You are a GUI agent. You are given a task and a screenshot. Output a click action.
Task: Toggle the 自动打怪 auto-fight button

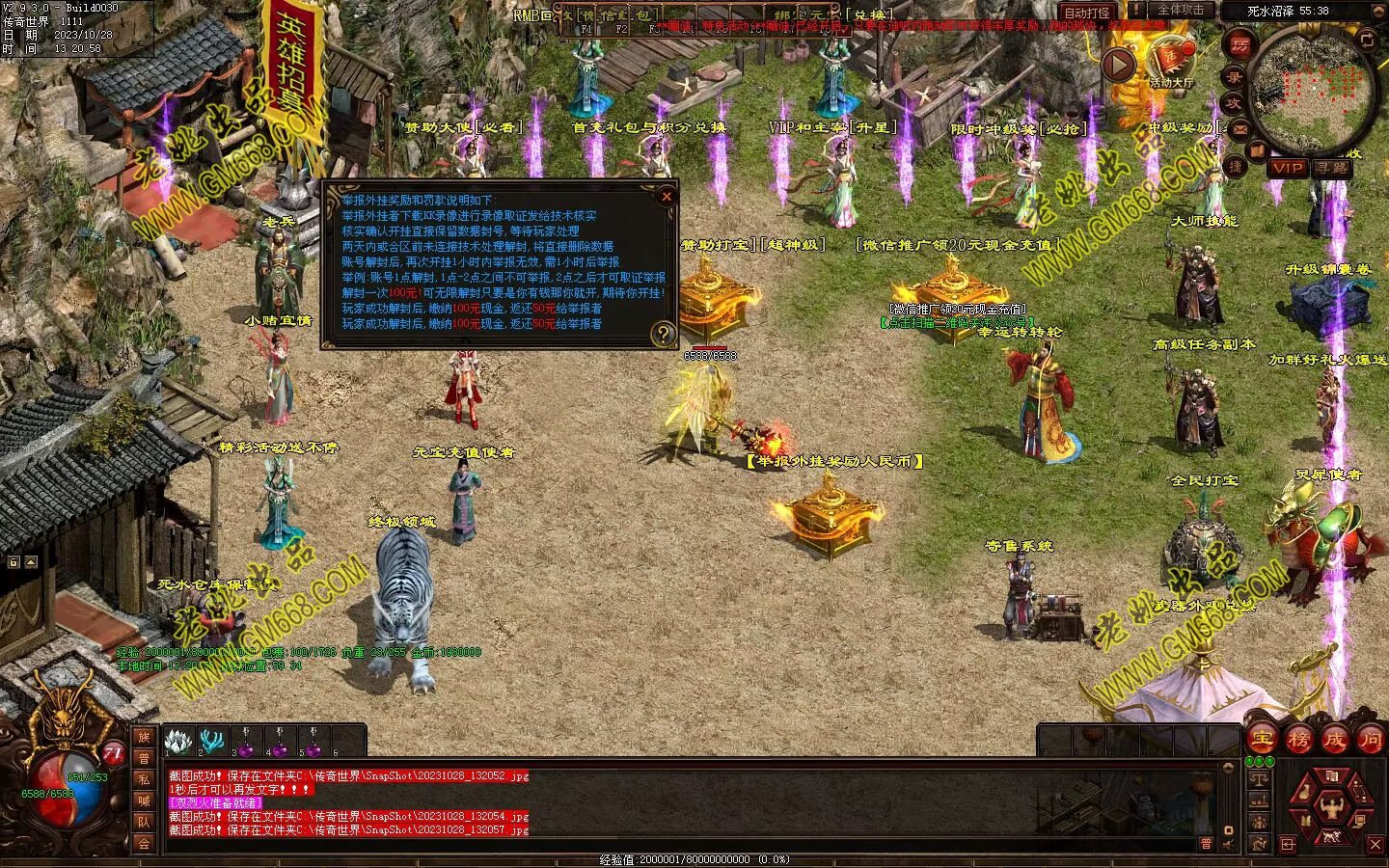(1085, 14)
